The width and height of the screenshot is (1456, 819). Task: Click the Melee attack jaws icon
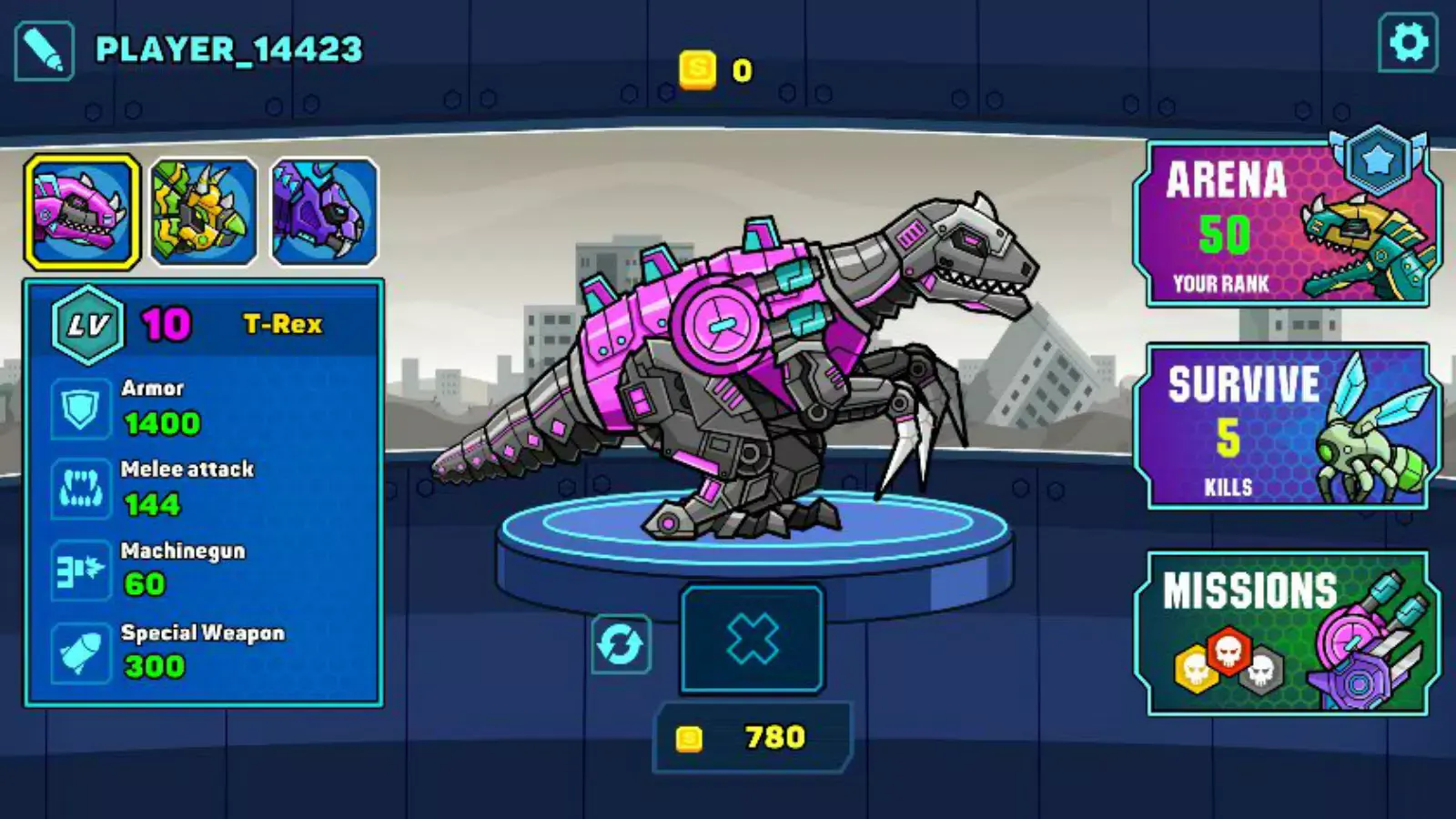80,490
